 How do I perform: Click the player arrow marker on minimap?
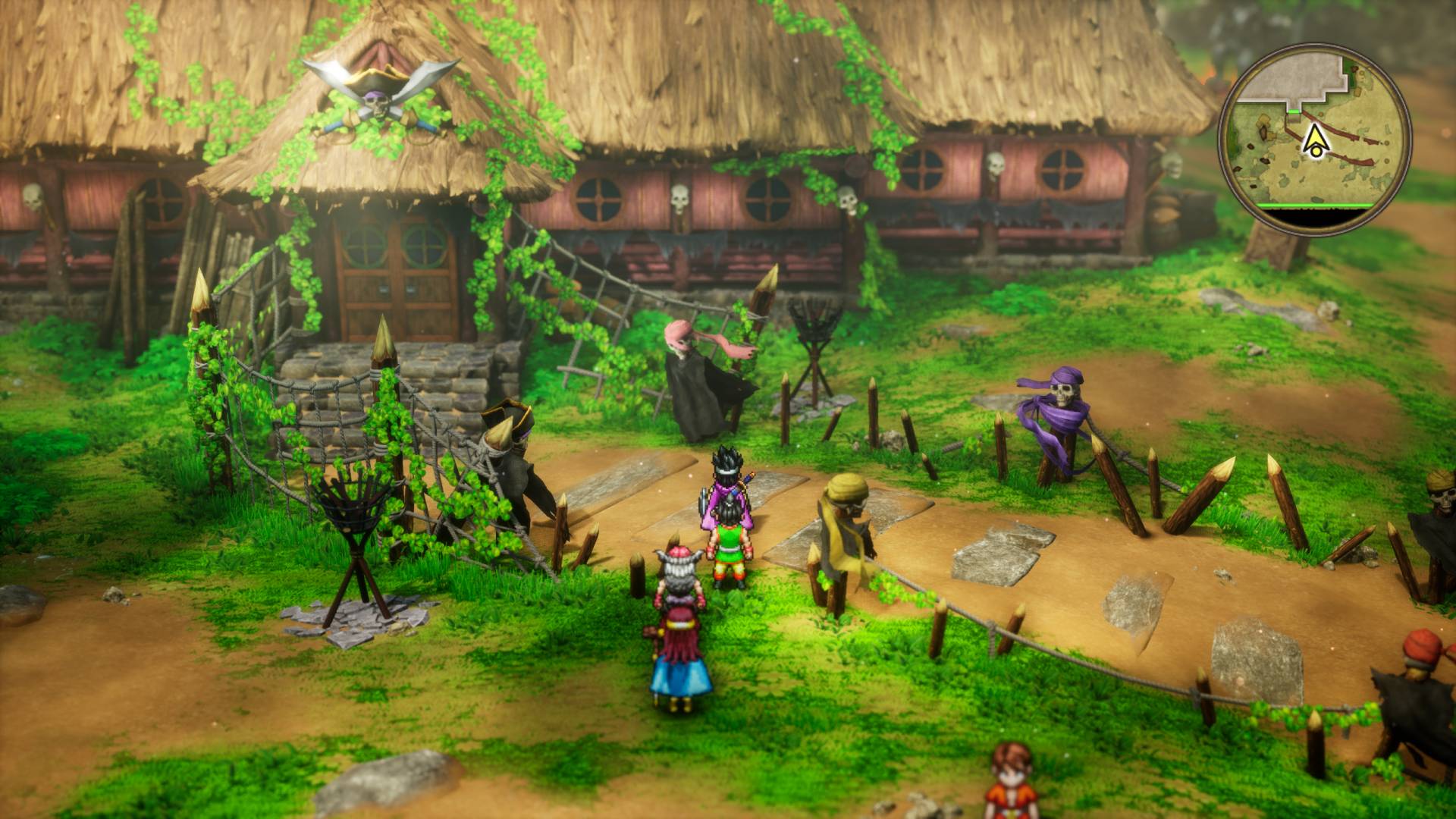pyautogui.click(x=1315, y=140)
